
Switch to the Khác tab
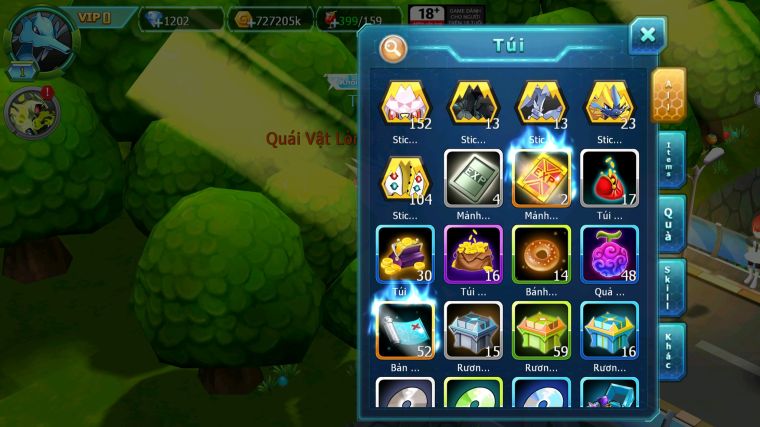pos(669,350)
